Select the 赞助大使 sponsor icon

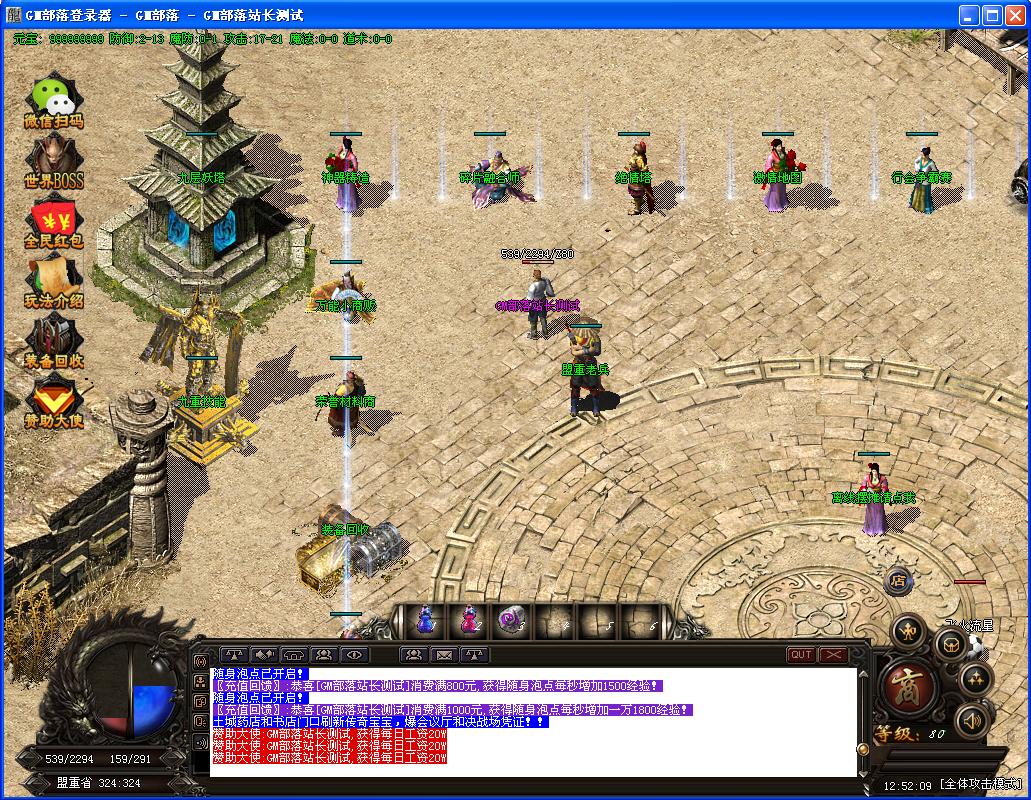[54, 403]
